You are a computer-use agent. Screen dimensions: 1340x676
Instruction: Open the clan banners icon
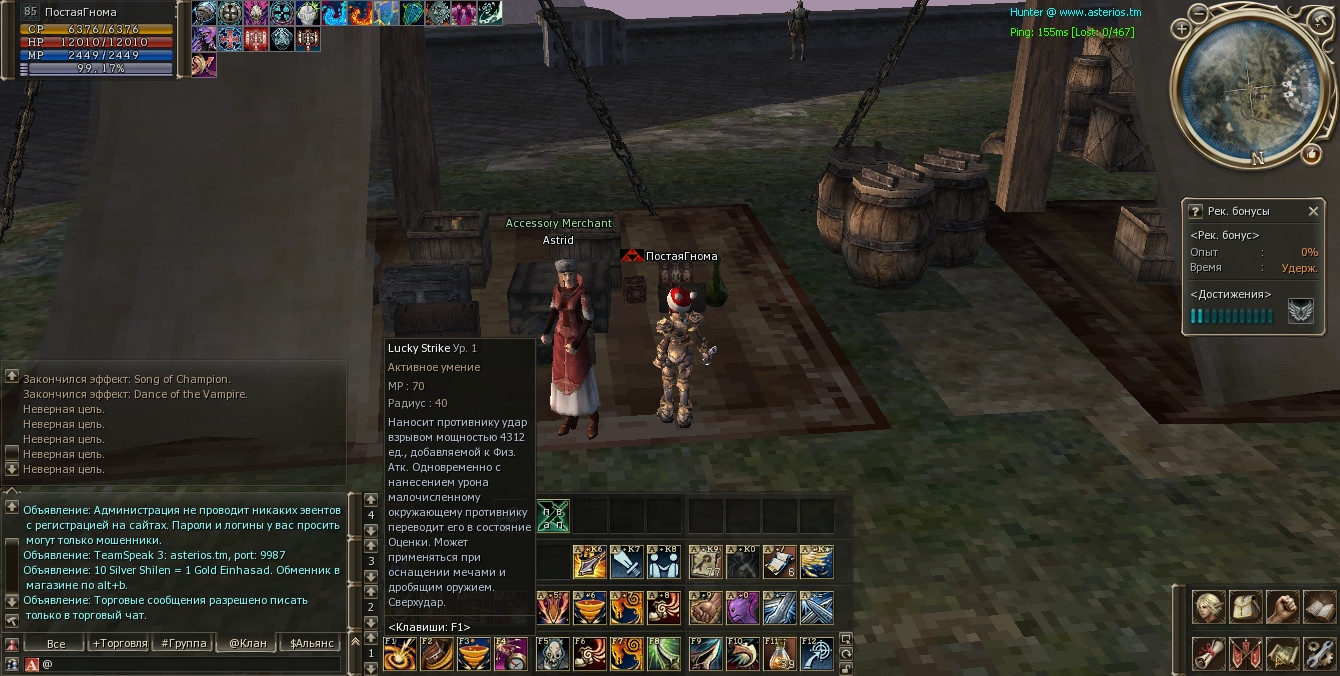tap(1246, 653)
